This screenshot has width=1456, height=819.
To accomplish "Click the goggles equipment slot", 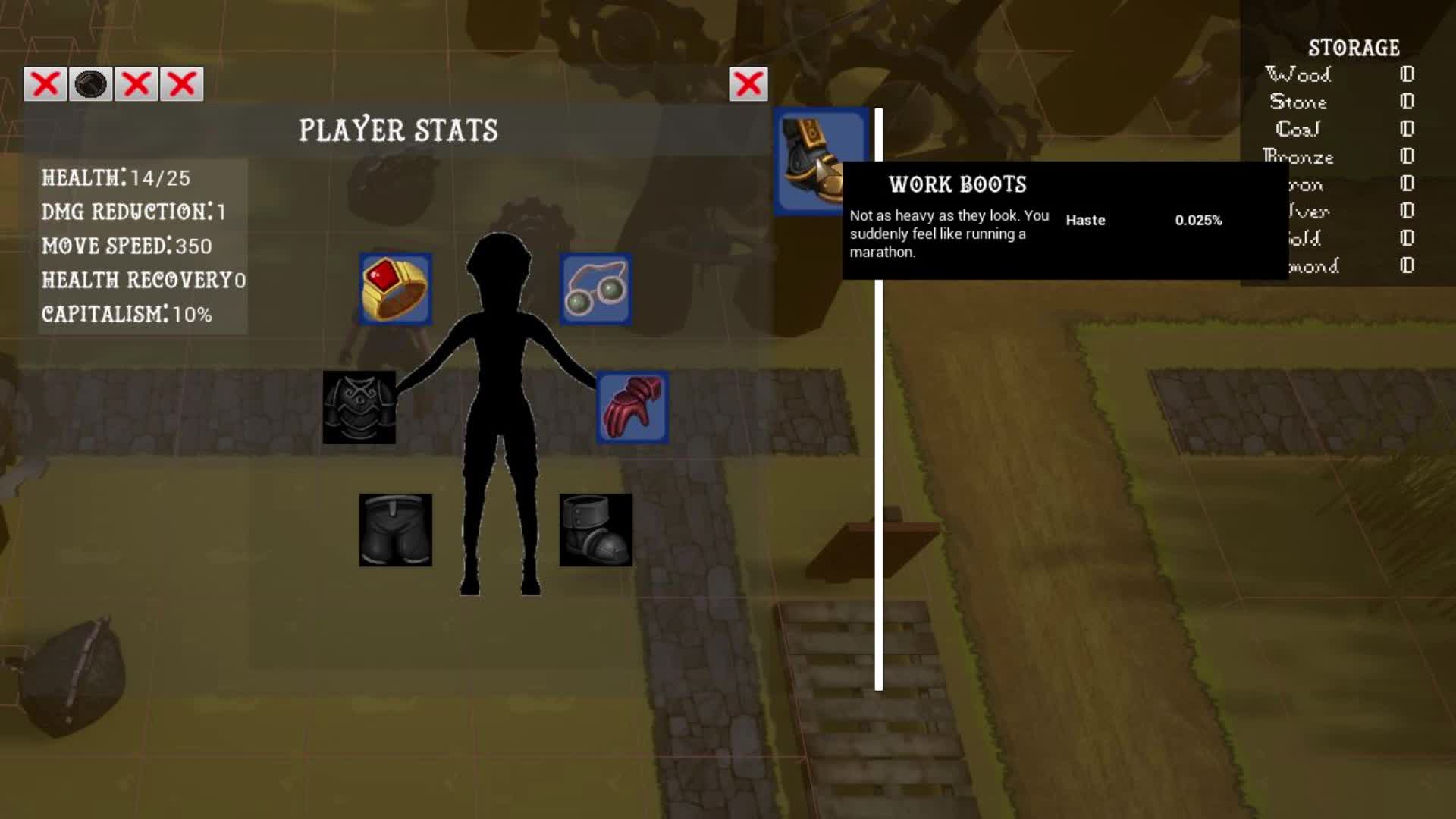I will point(595,288).
